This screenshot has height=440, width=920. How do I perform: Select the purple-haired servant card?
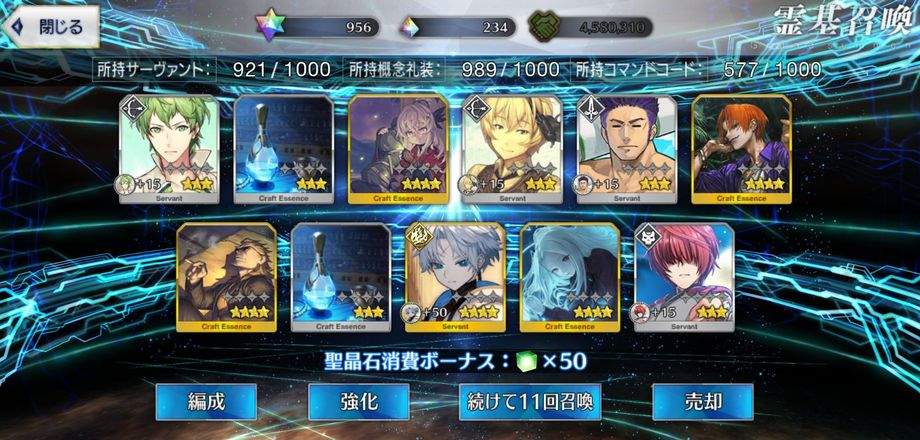point(627,149)
